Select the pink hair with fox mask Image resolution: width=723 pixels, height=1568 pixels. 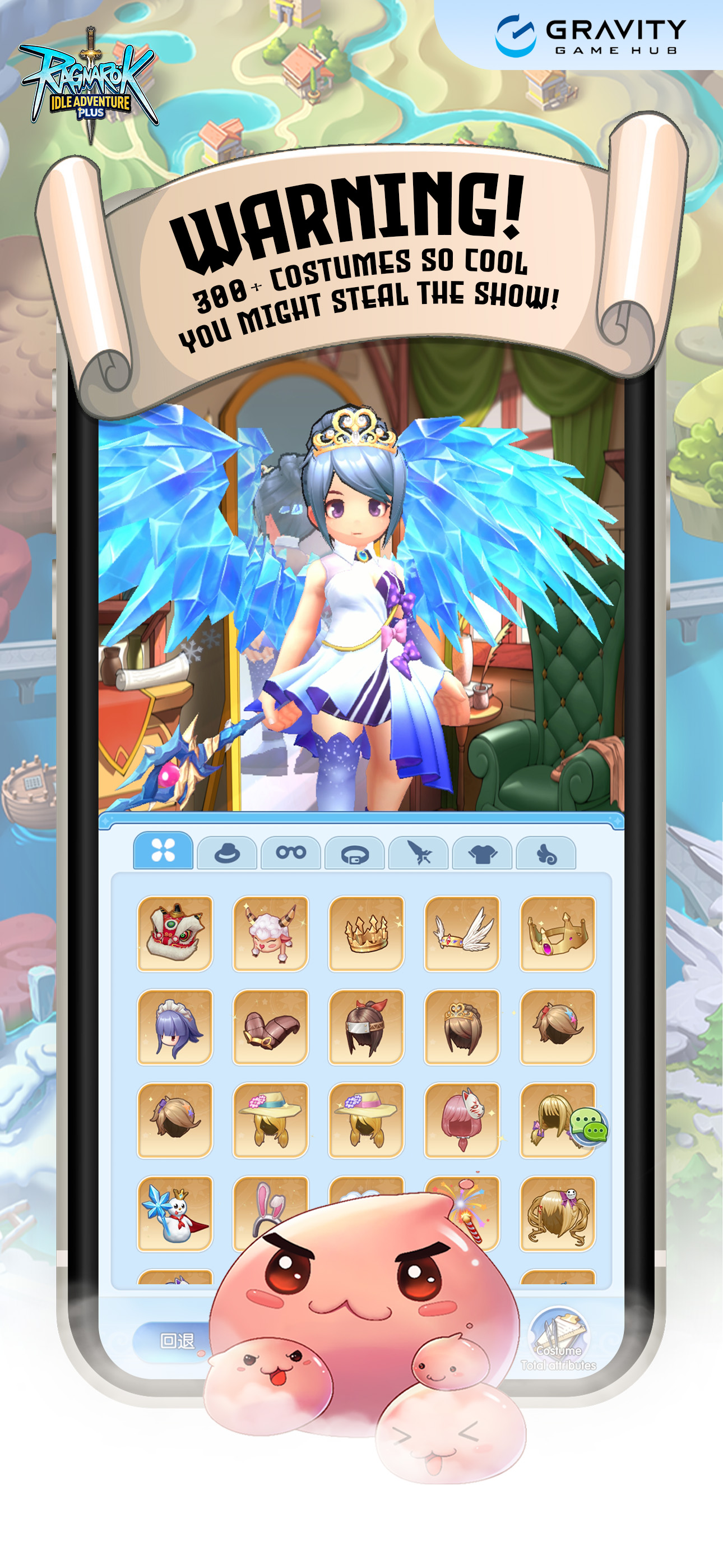point(462,1120)
